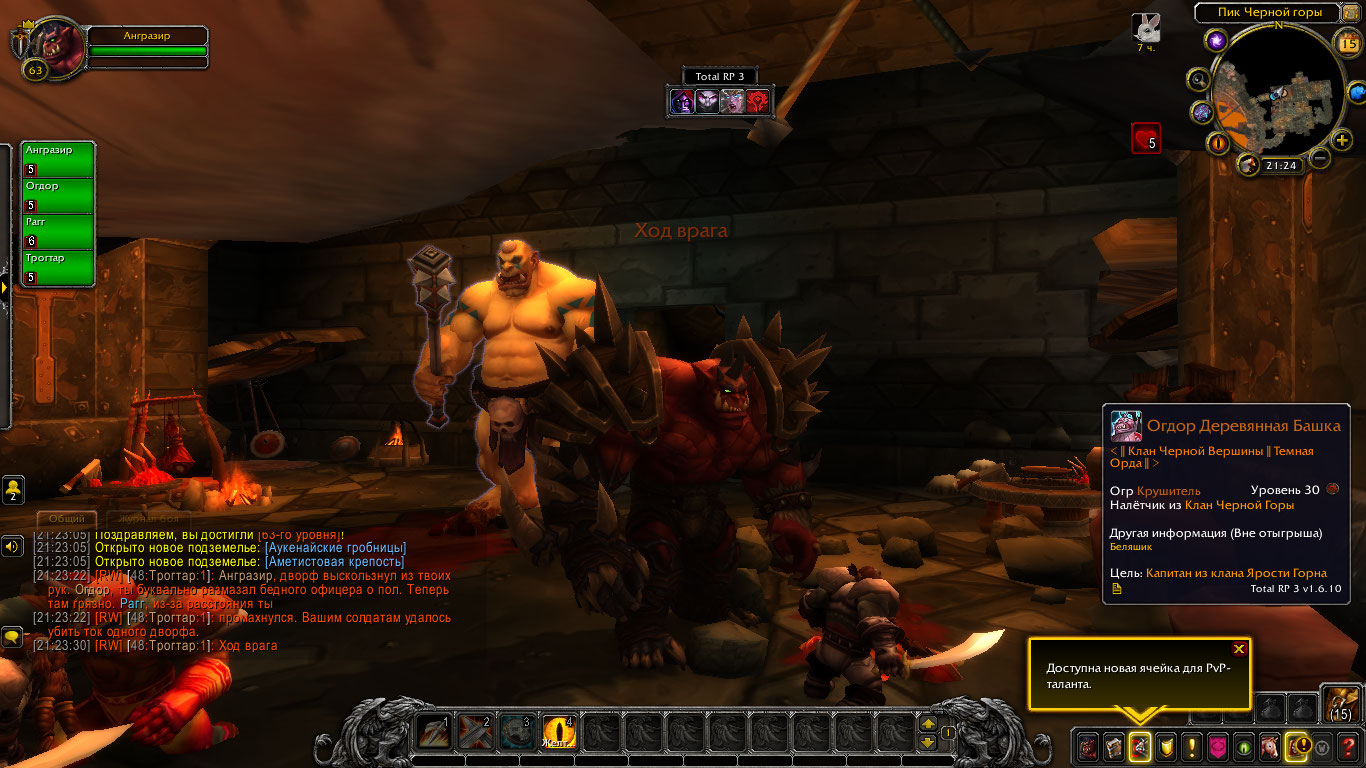Select party member Трогтар in the raid frame

[58, 267]
